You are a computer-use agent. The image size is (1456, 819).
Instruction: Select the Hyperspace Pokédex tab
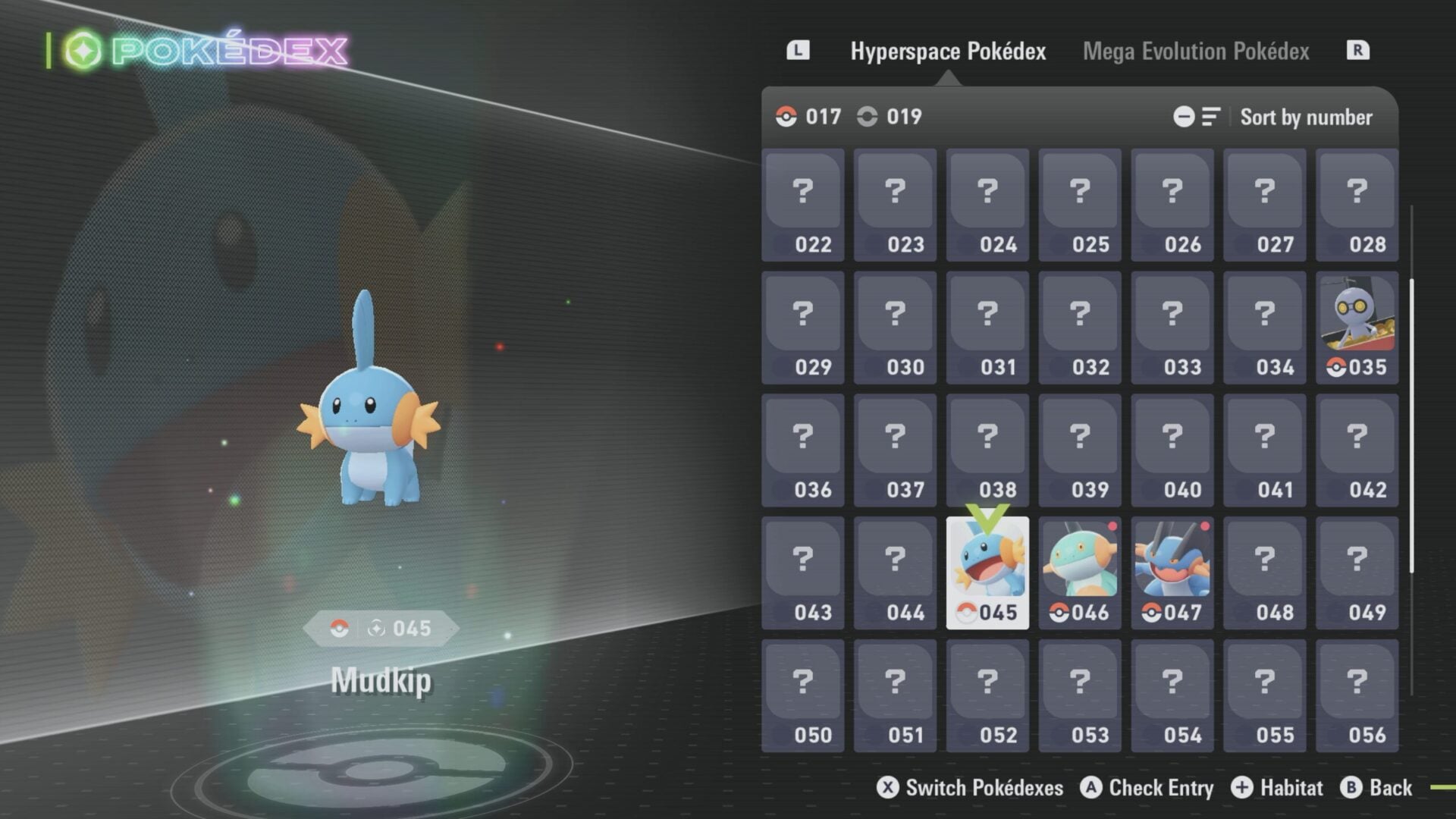tap(949, 52)
